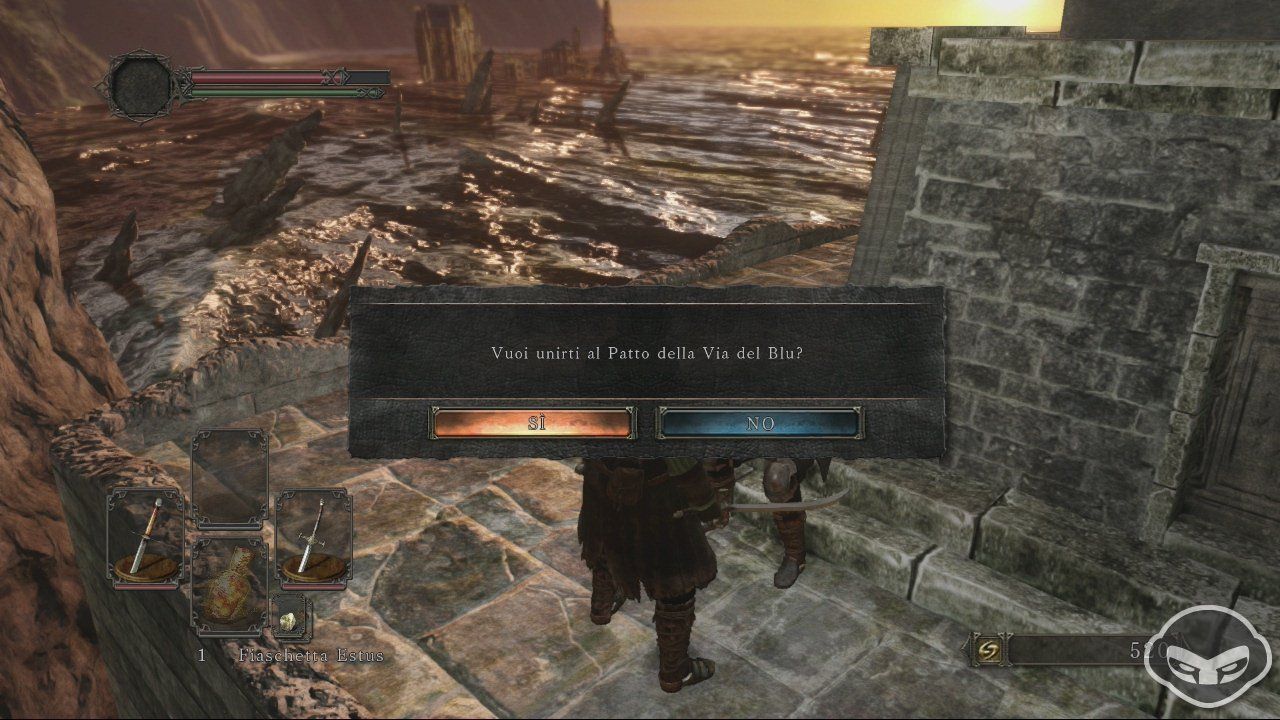Select SÌ to join the covenant

point(533,423)
